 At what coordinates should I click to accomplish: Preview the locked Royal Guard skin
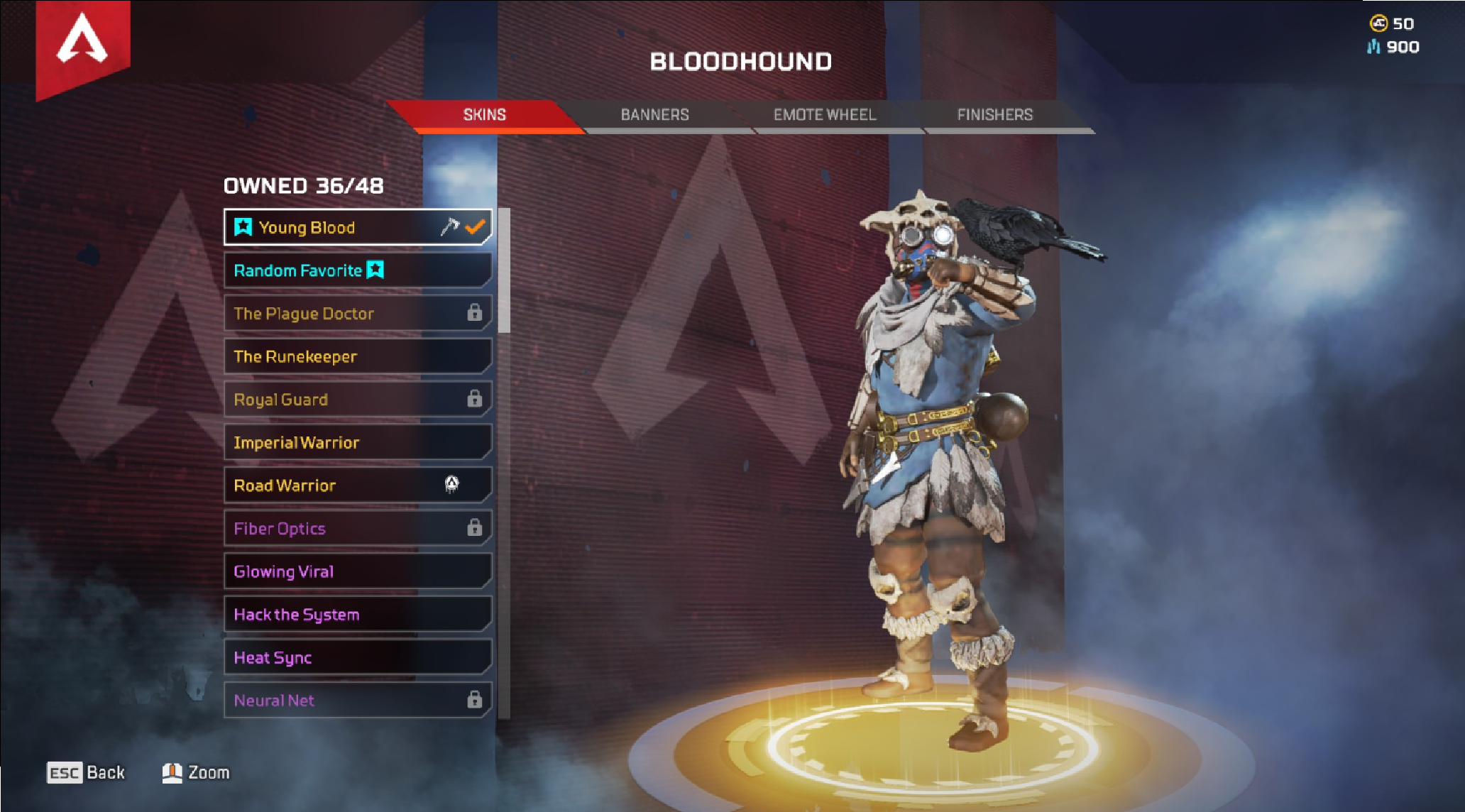(x=358, y=400)
